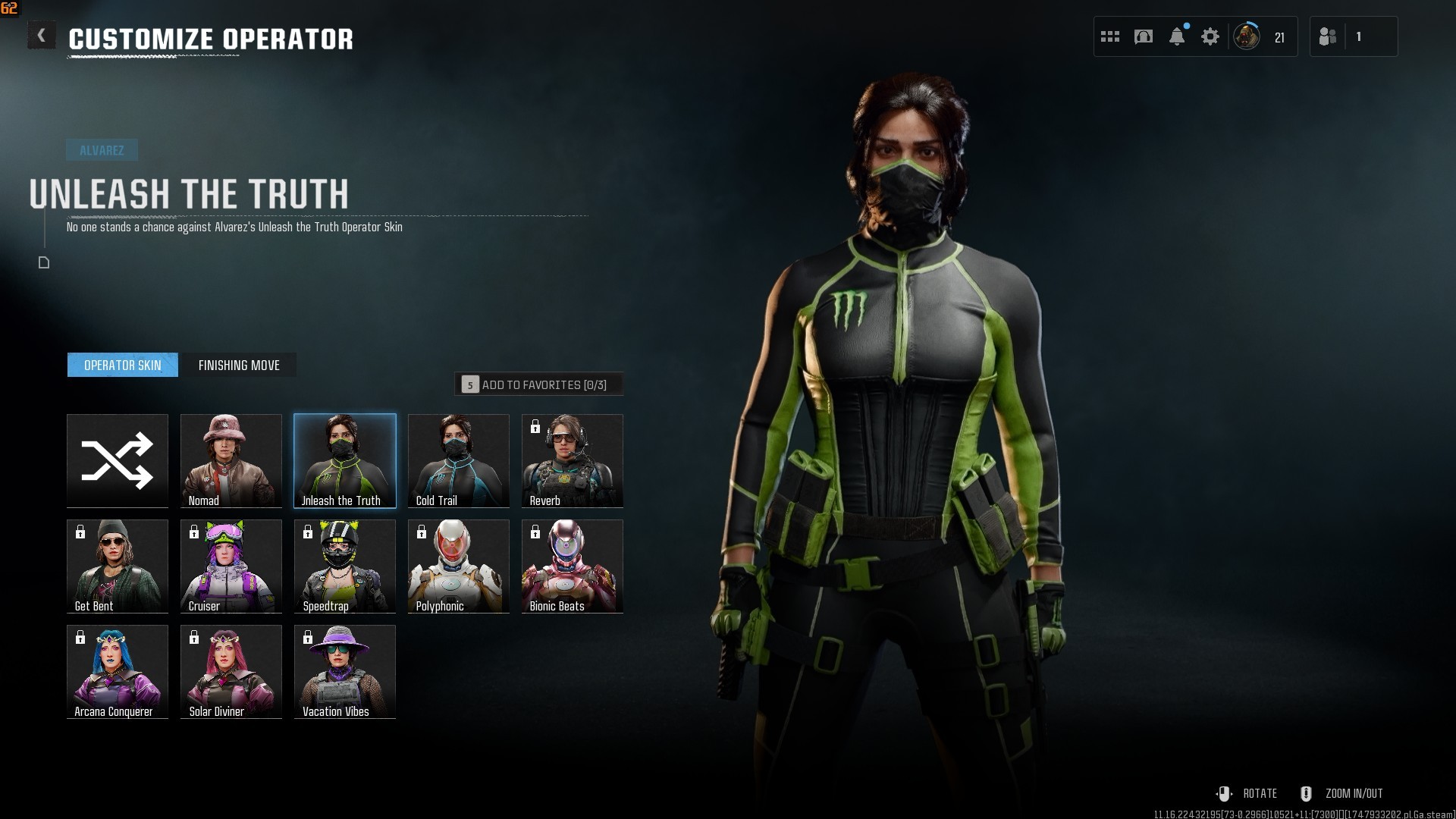Select the Operator Skin tab
The height and width of the screenshot is (819, 1456).
[123, 366]
